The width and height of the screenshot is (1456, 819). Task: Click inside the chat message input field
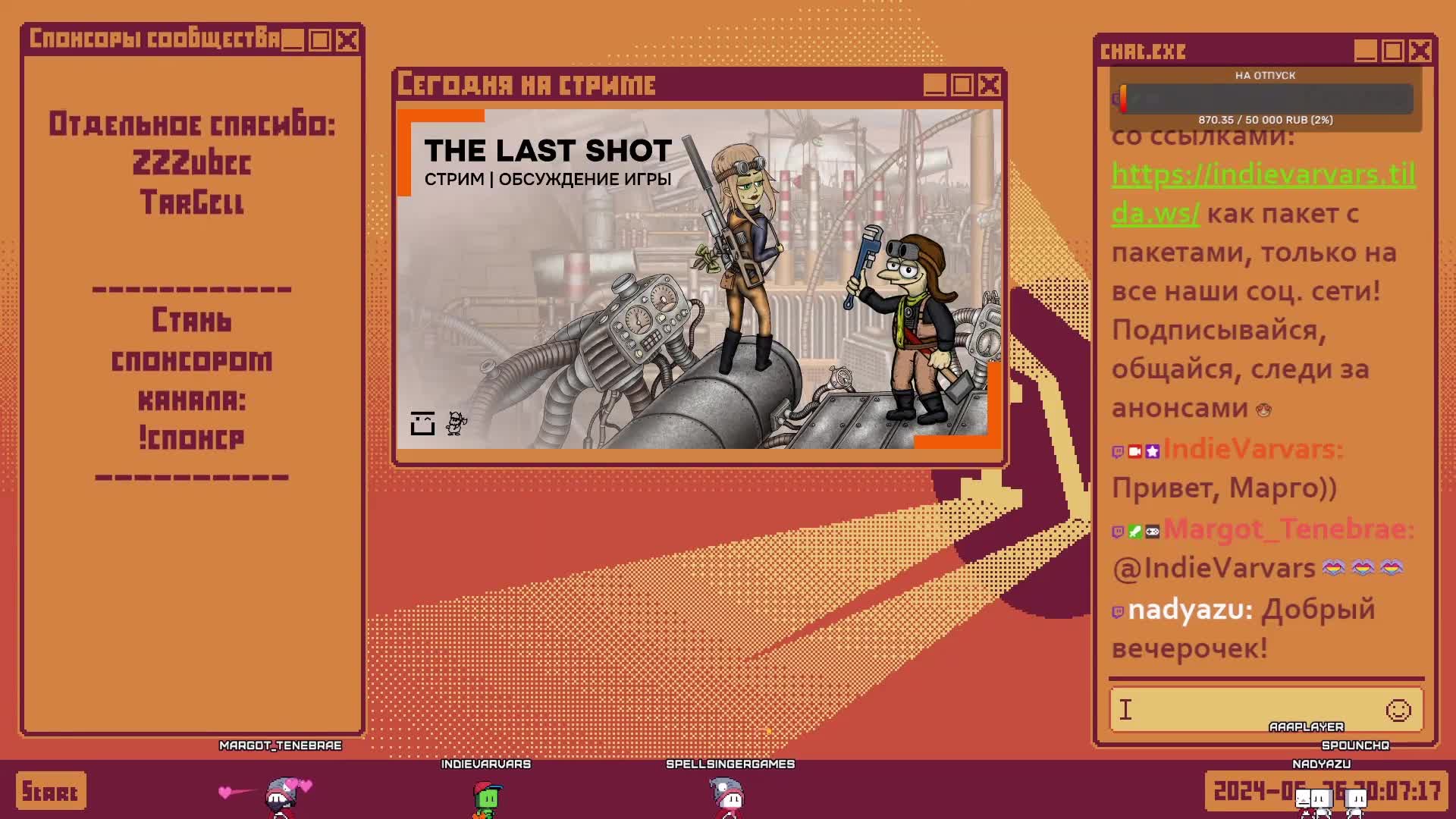[x=1236, y=710]
